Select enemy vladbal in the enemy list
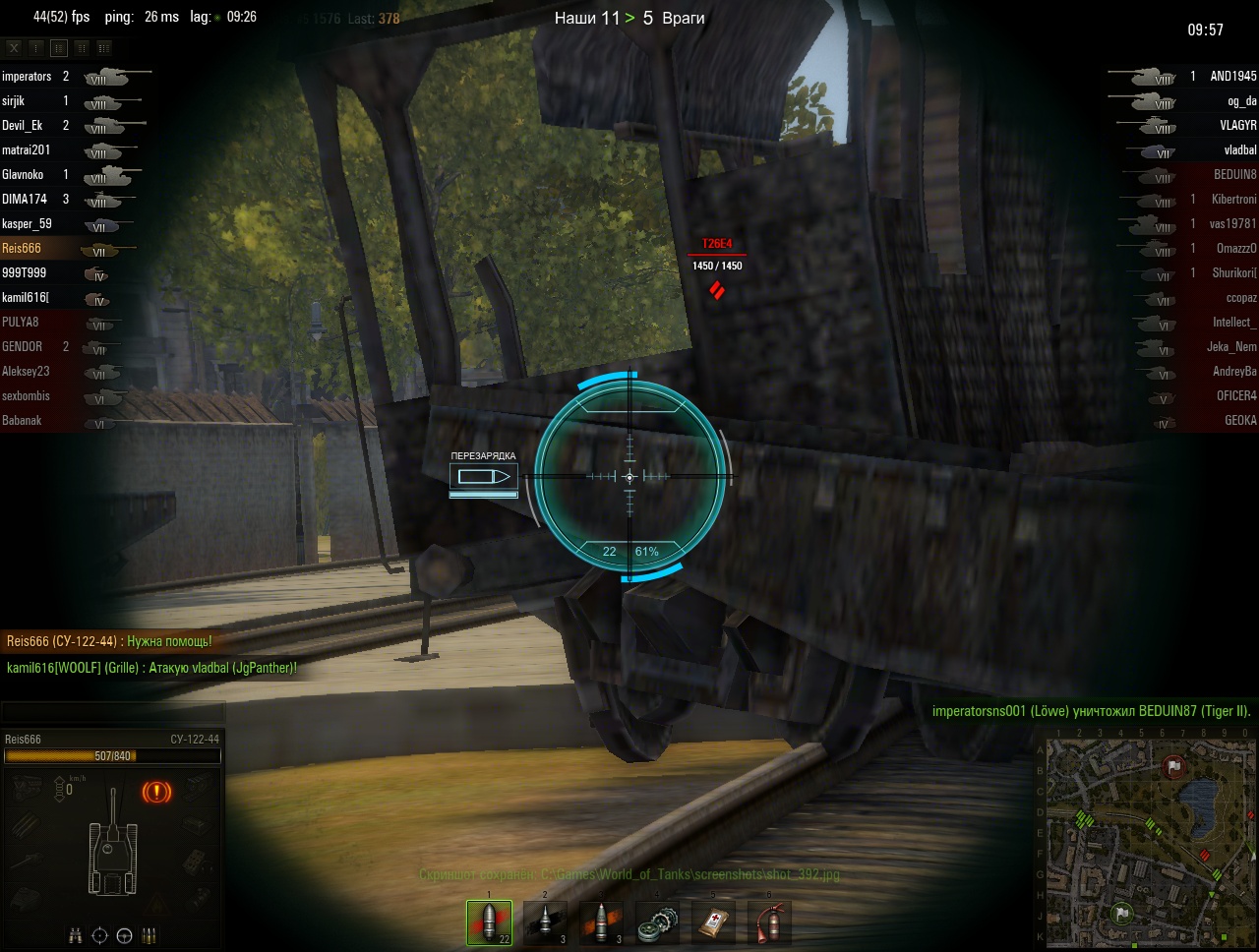The width and height of the screenshot is (1259, 952). pyautogui.click(x=1239, y=150)
